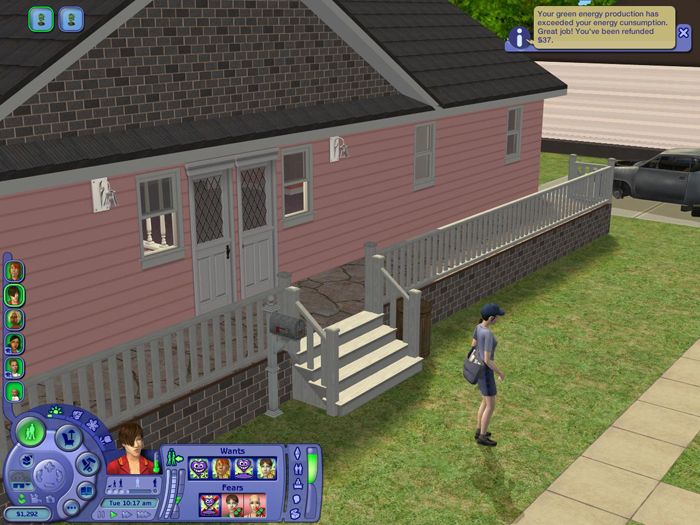700x525 pixels.
Task: Click the bald Sim fear icon
Action: tap(254, 505)
